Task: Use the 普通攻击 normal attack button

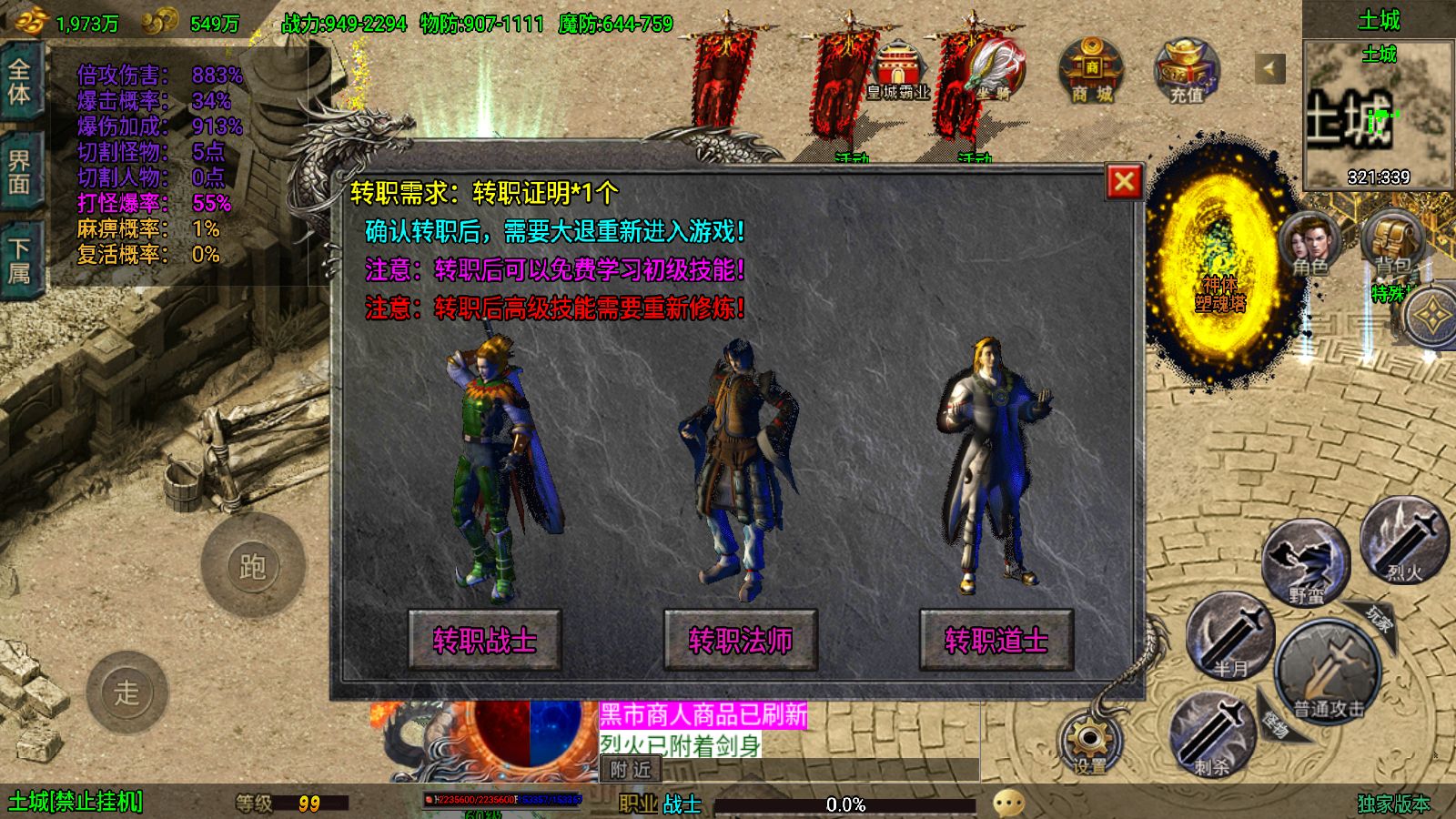Action: coord(1329,673)
